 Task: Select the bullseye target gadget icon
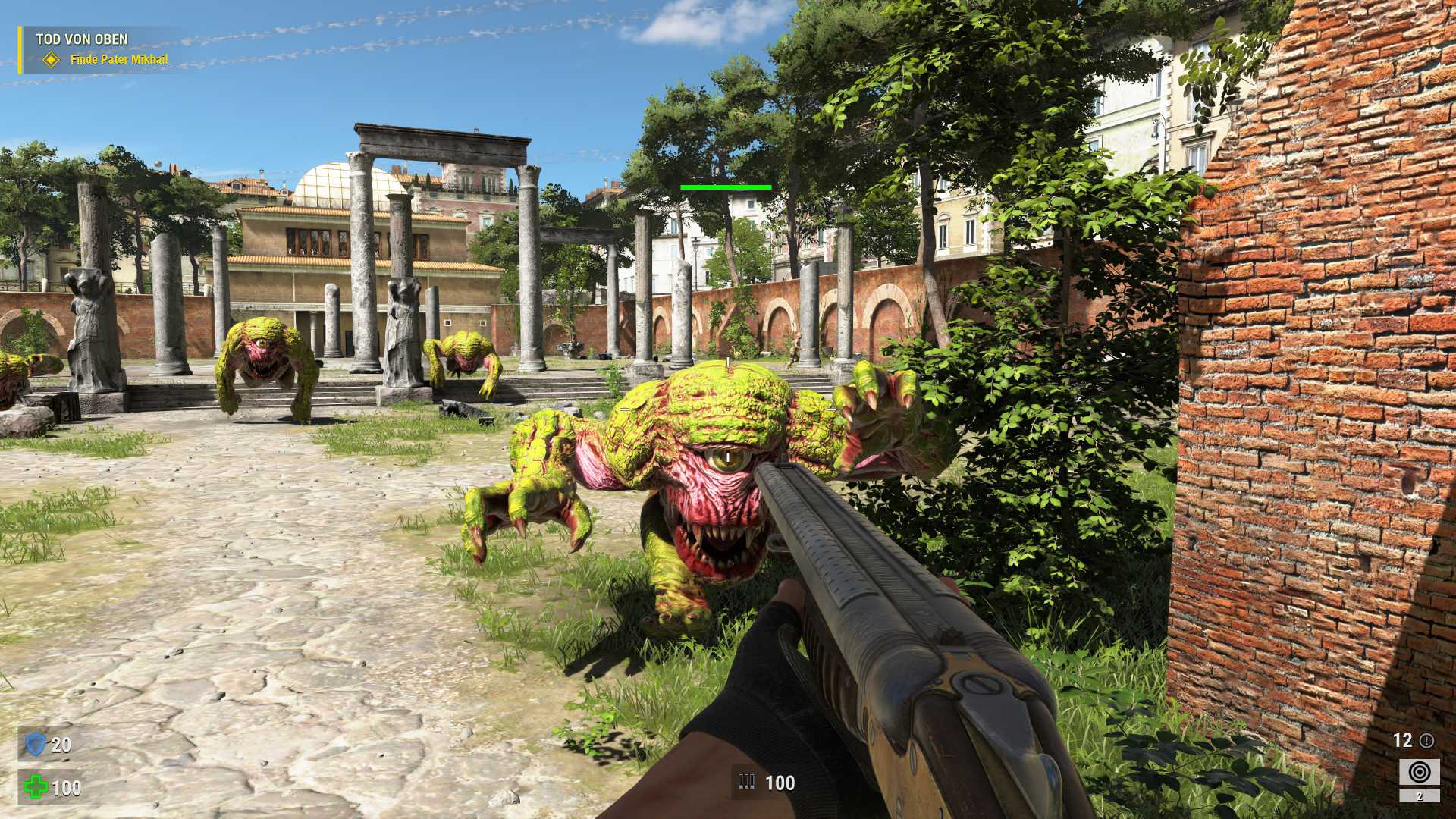(x=1419, y=773)
